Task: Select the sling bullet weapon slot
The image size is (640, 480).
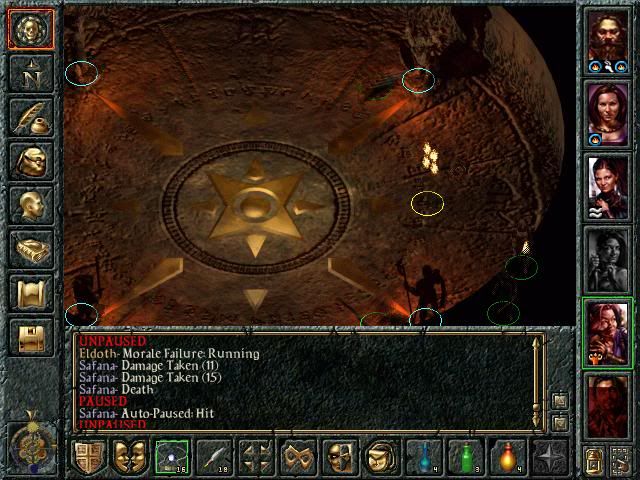Action: (171, 457)
